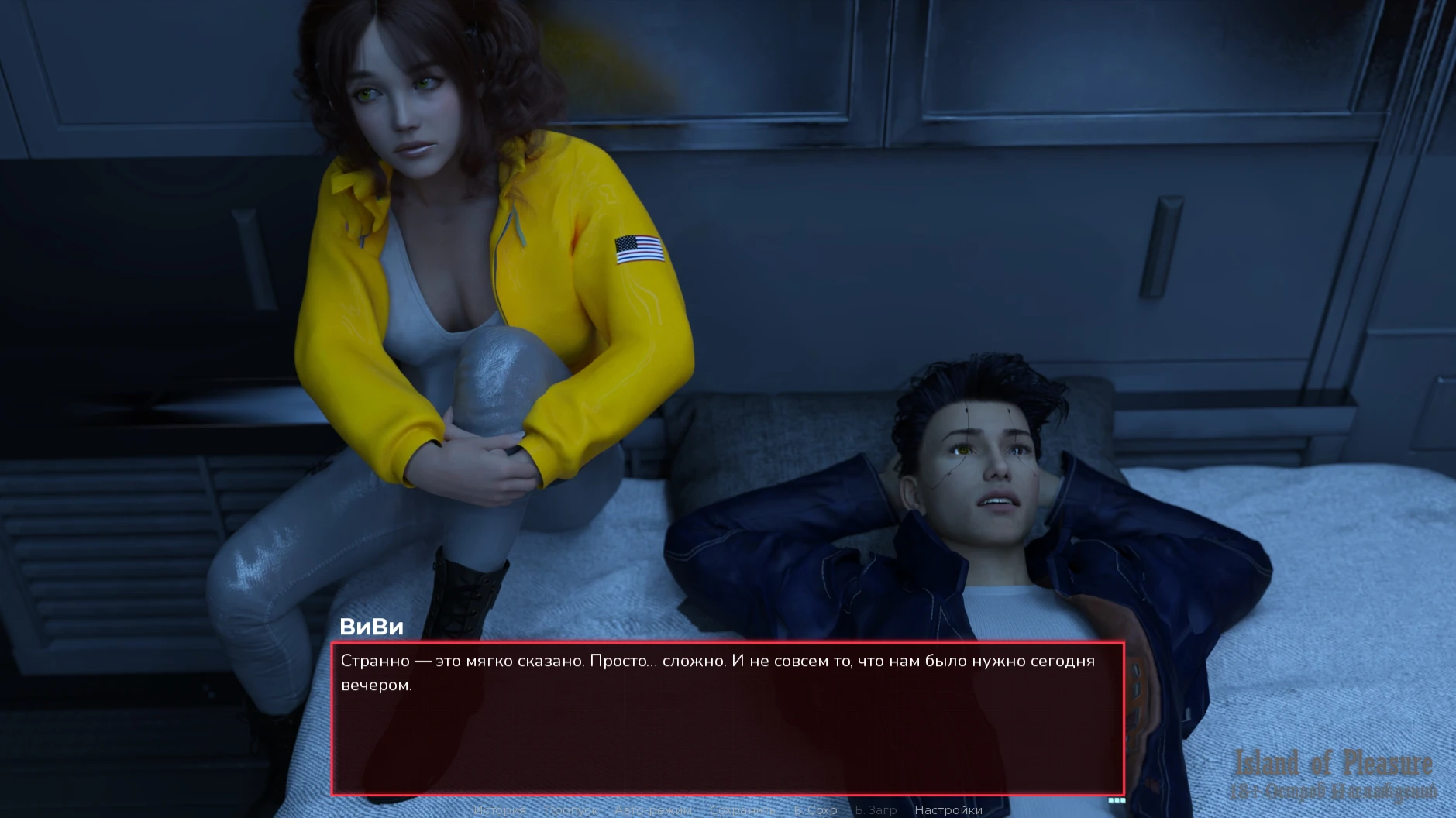Open Настройки (Settings)
Viewport: 1456px width, 818px height.
tap(948, 810)
